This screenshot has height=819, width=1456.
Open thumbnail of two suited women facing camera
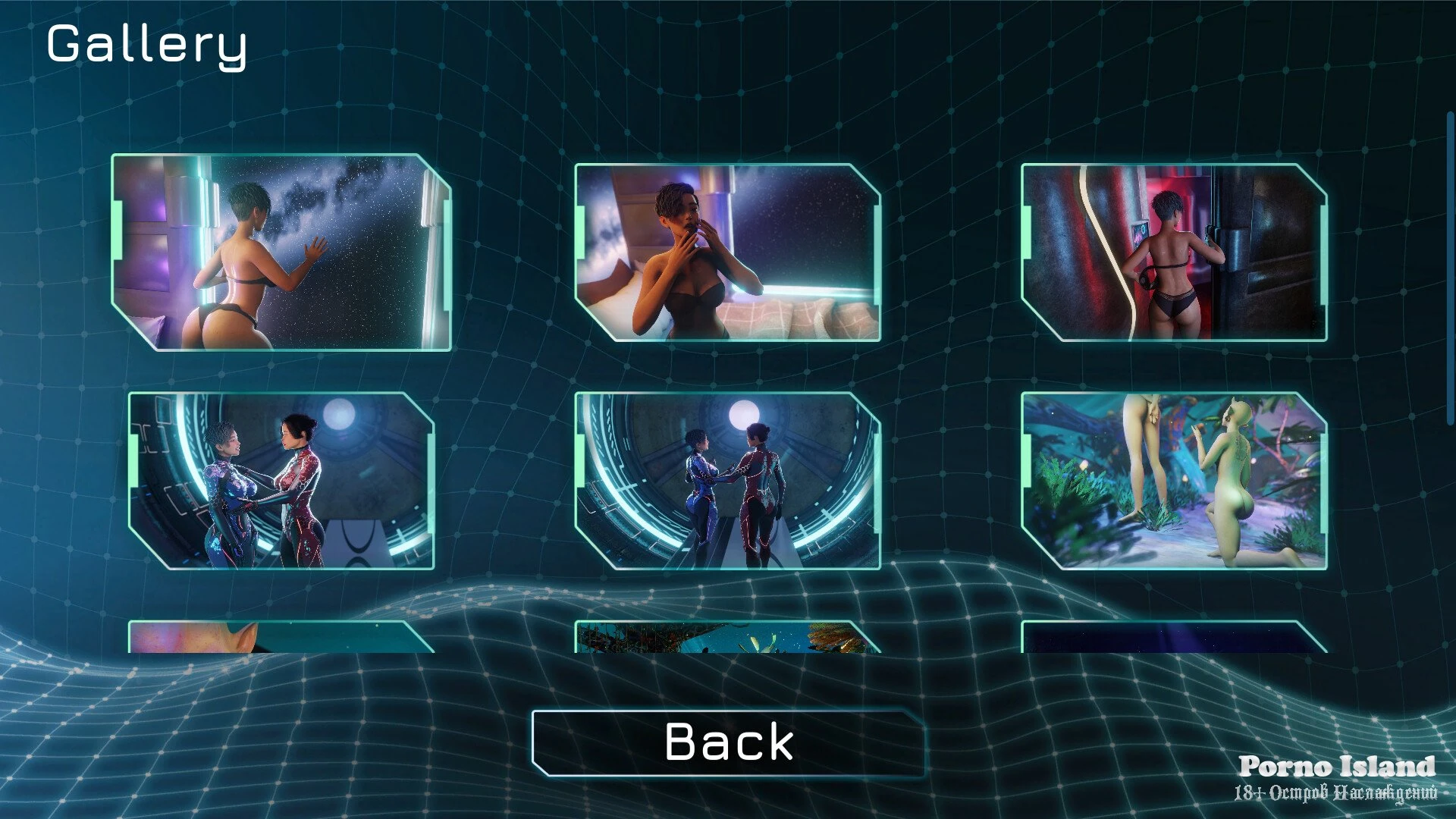[281, 481]
